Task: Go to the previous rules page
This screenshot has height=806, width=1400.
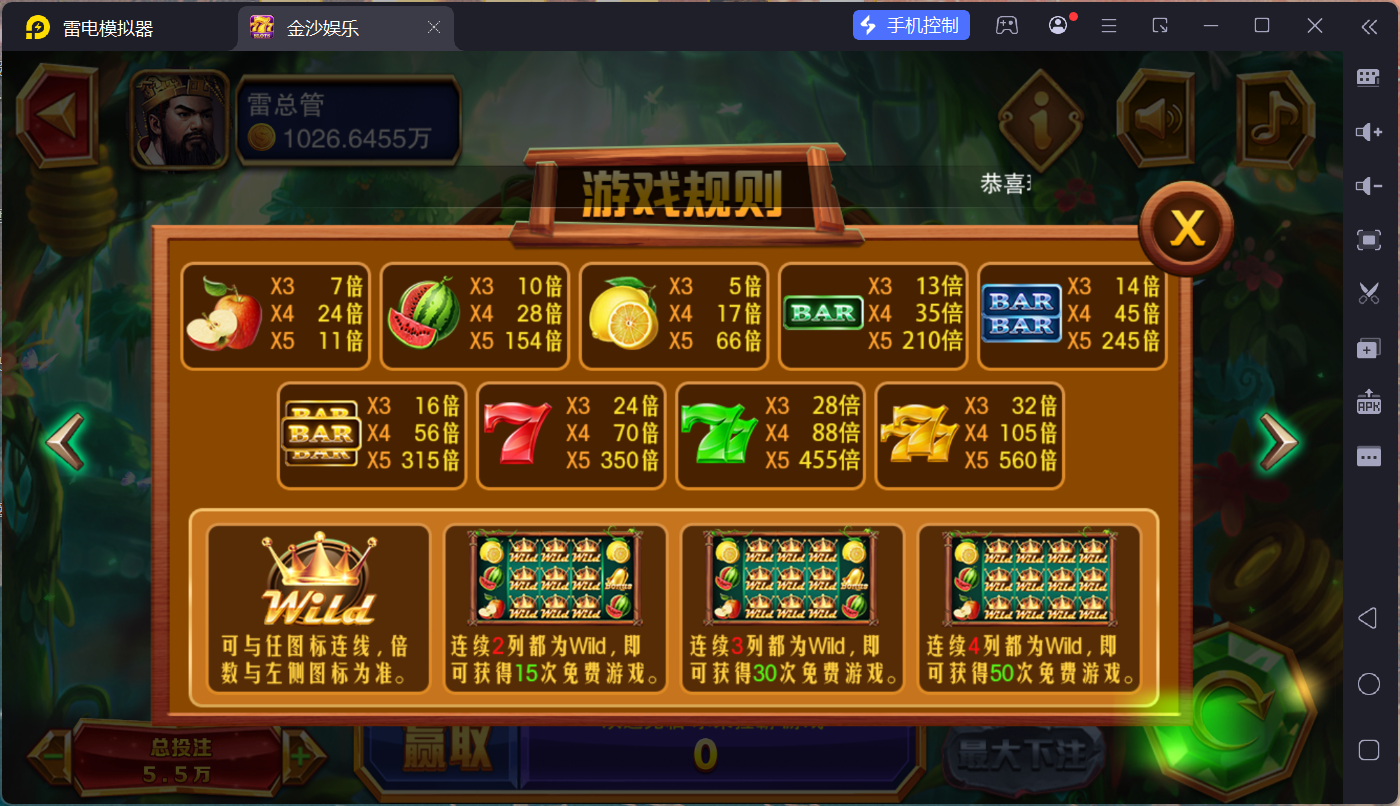Action: [x=66, y=441]
